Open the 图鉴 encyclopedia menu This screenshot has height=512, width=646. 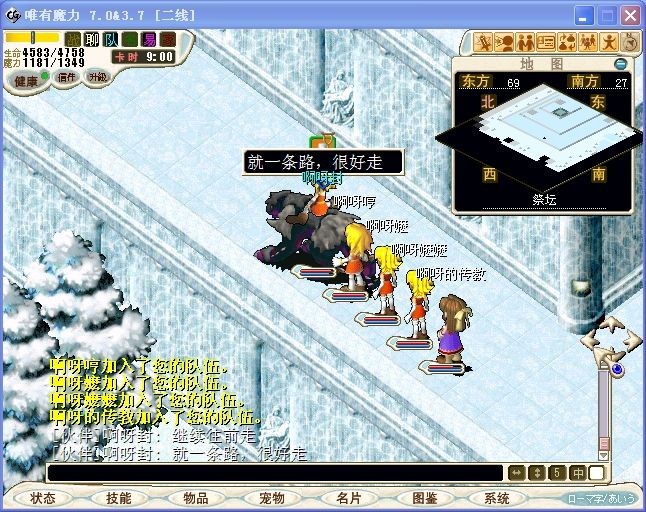pyautogui.click(x=424, y=497)
